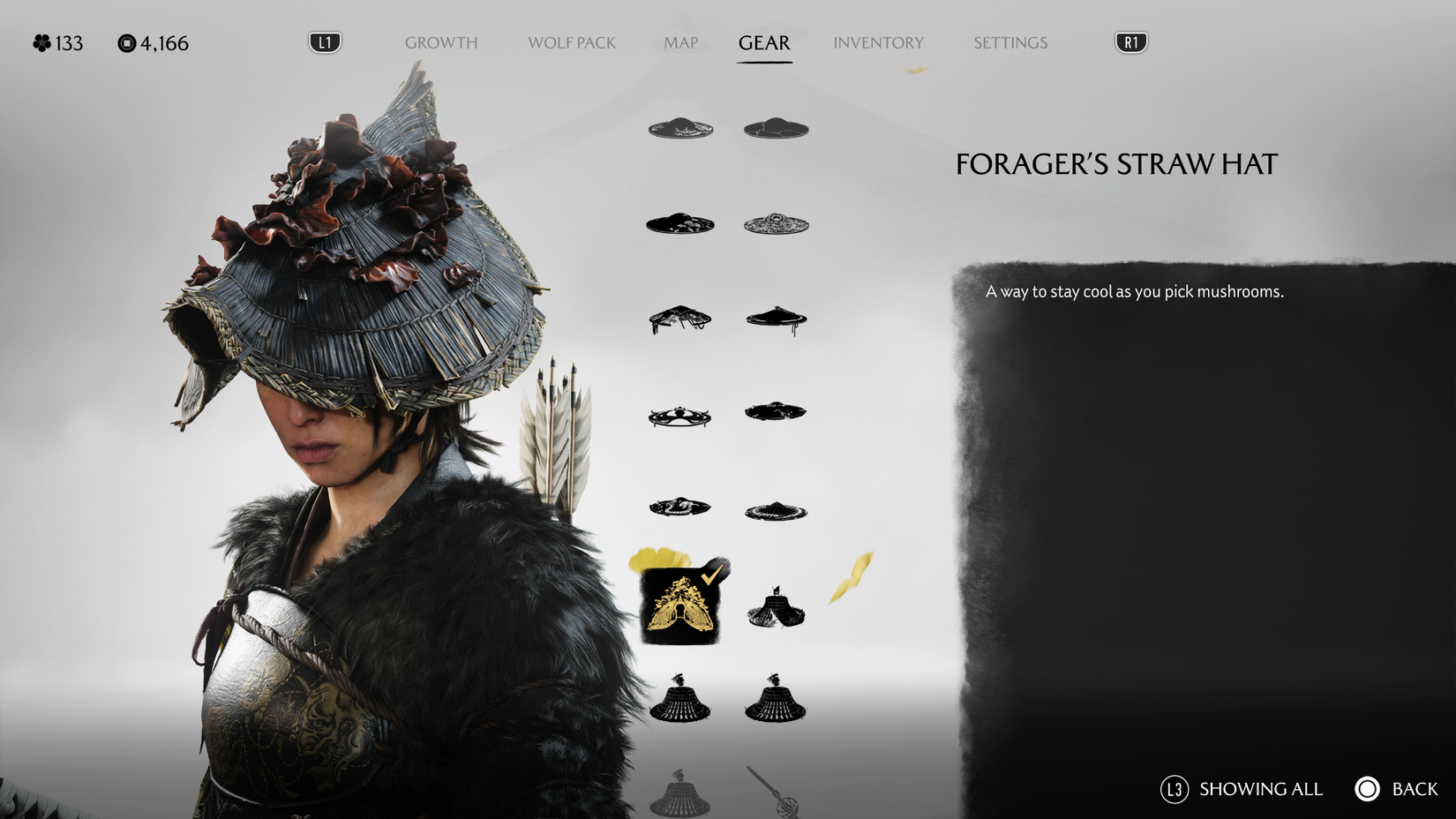Open the WOLF PACK tab
This screenshot has width=1456, height=819.
pyautogui.click(x=572, y=42)
